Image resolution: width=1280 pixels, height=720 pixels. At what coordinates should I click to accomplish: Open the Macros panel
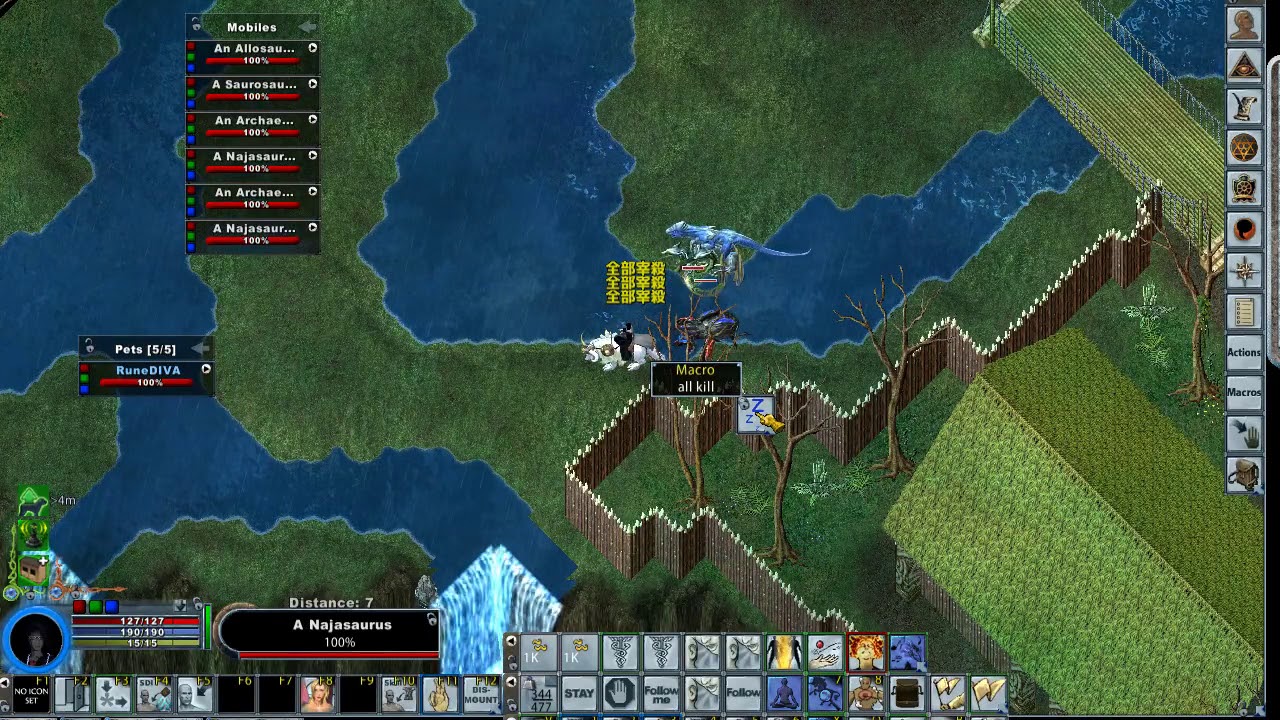pos(1244,392)
